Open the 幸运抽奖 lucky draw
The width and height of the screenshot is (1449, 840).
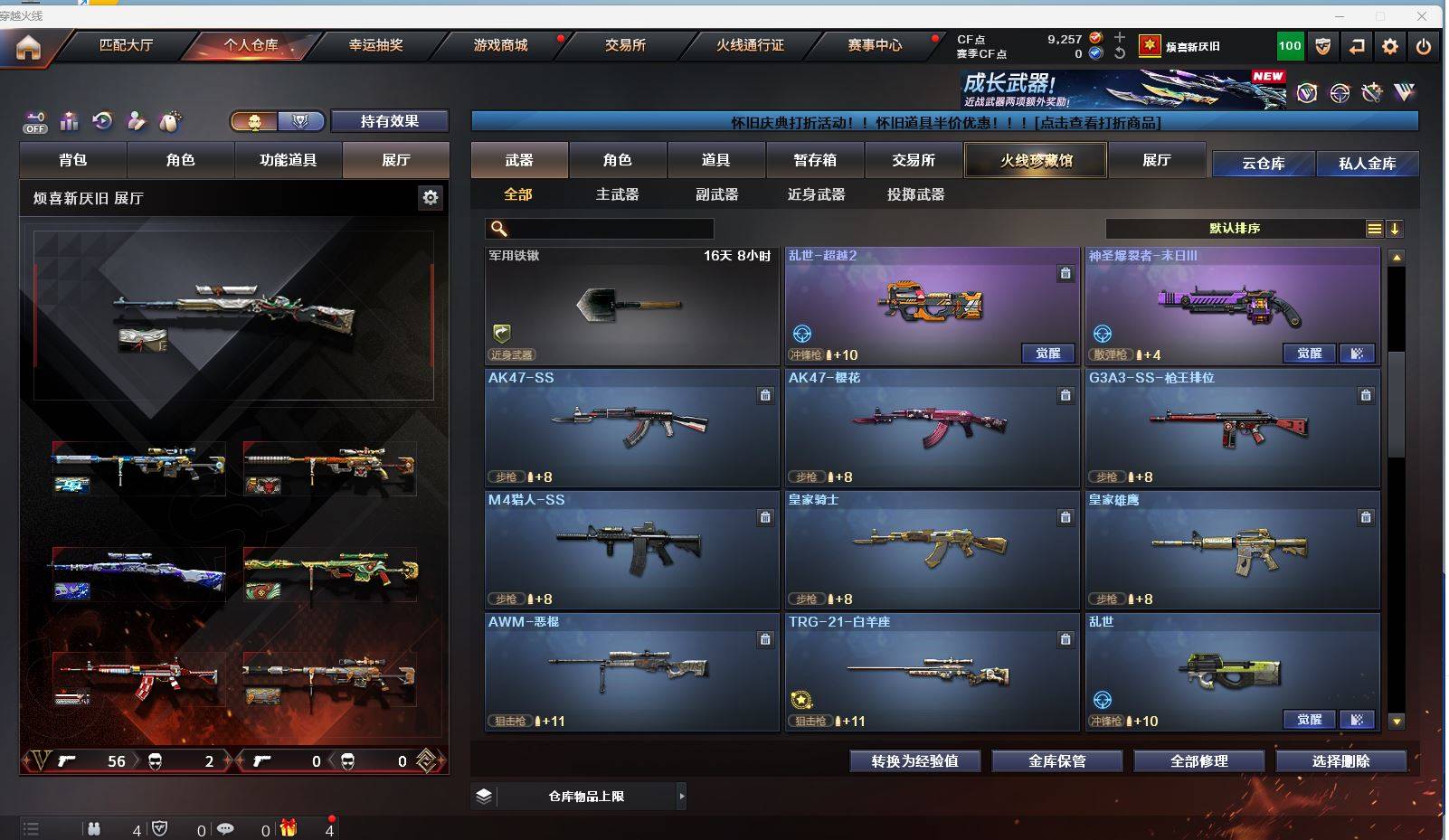[x=375, y=45]
